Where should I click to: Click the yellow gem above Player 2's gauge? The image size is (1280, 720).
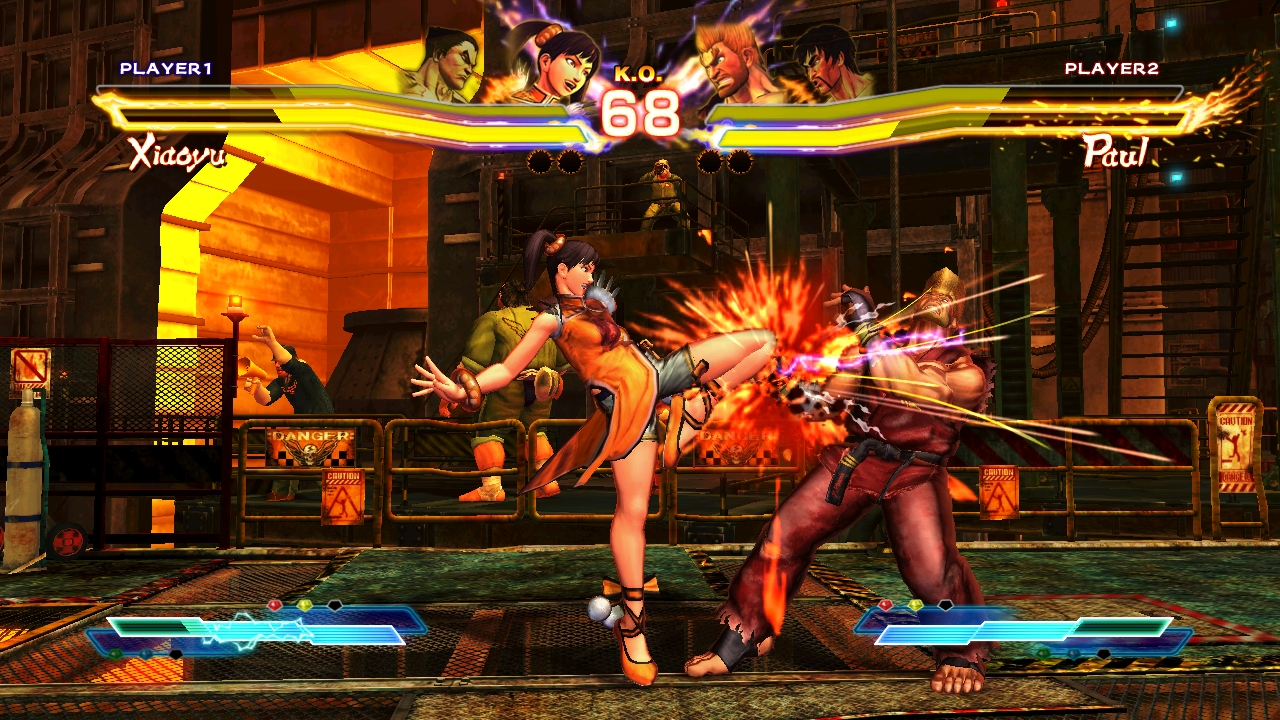917,605
